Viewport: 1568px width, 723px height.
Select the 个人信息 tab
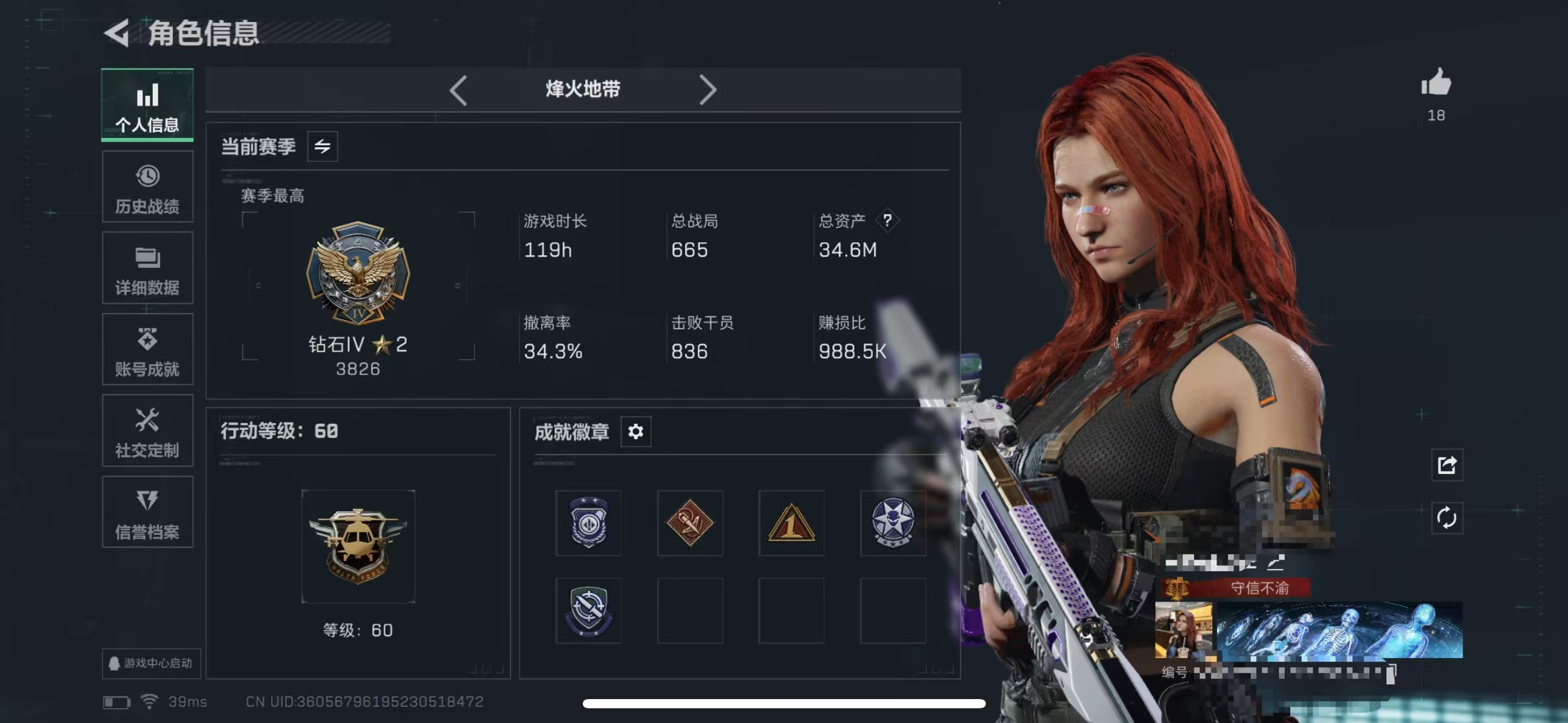click(147, 105)
